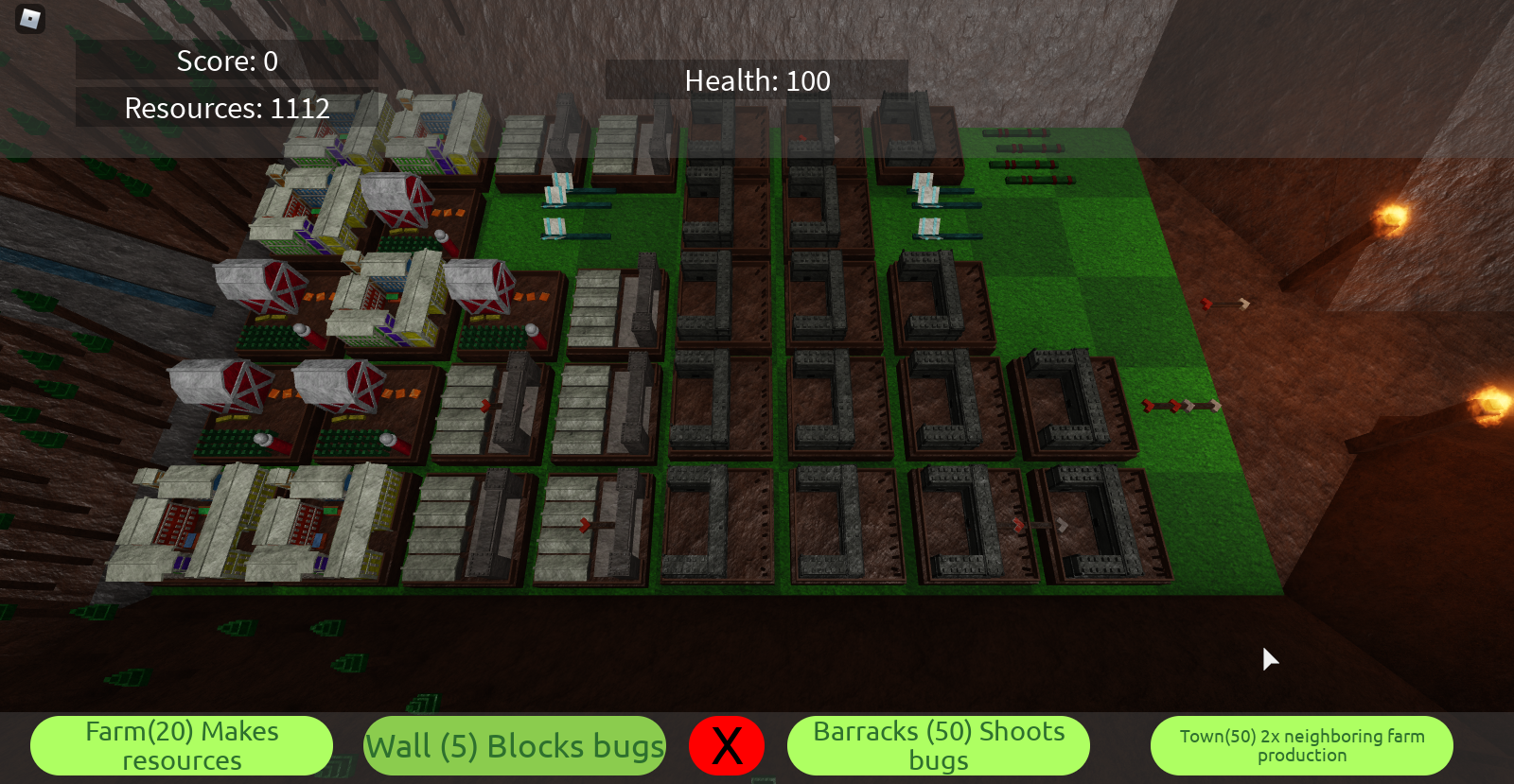Select the Wall (5) build option
The height and width of the screenshot is (784, 1514).
pyautogui.click(x=515, y=746)
